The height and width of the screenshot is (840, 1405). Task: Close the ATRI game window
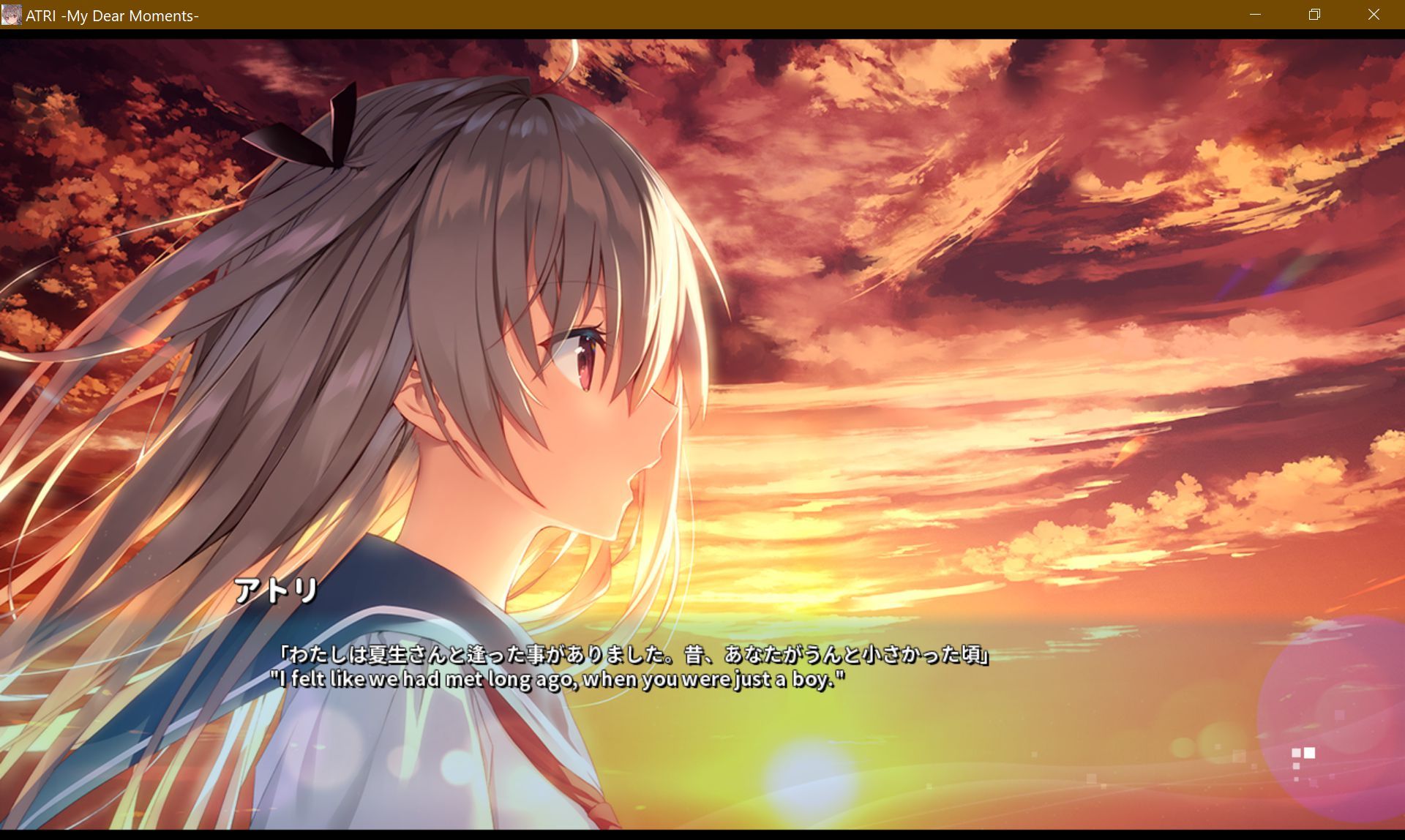pos(1374,15)
